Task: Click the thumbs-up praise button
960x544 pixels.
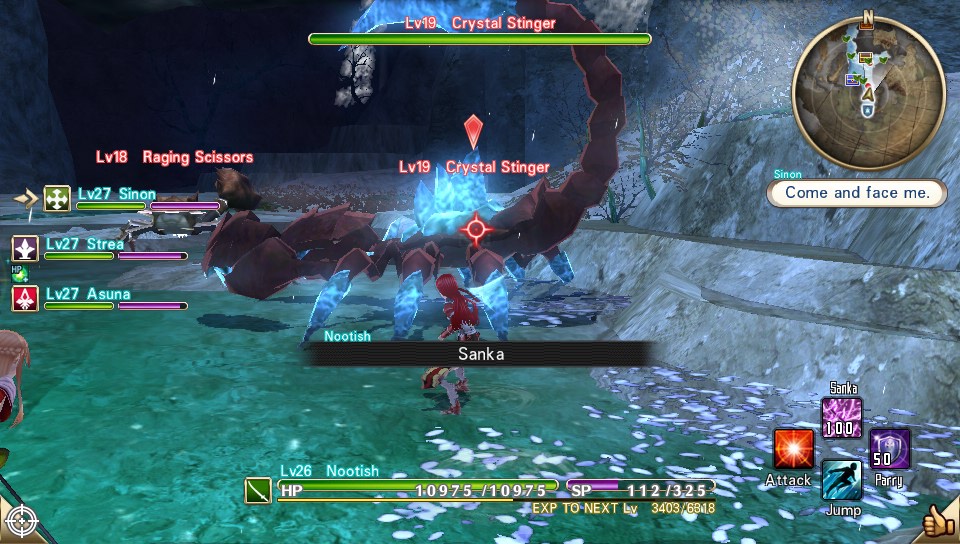Action: [938, 520]
